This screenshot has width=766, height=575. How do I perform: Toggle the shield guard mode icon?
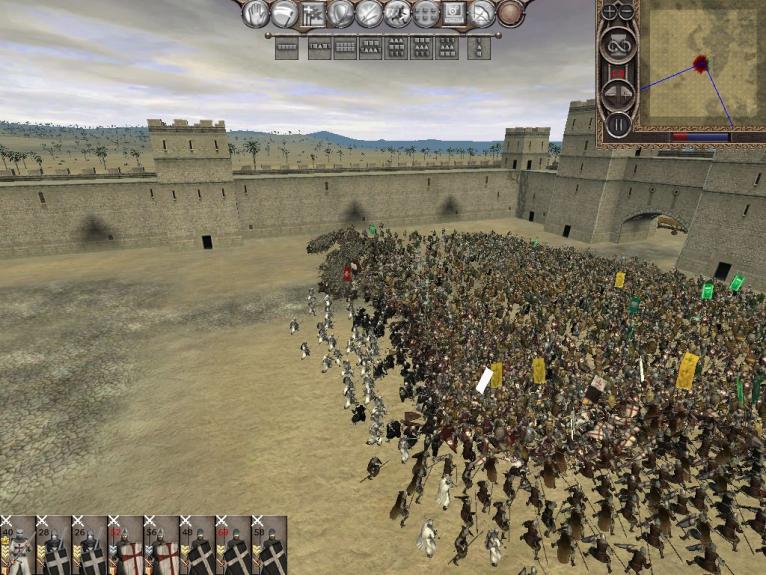341,14
